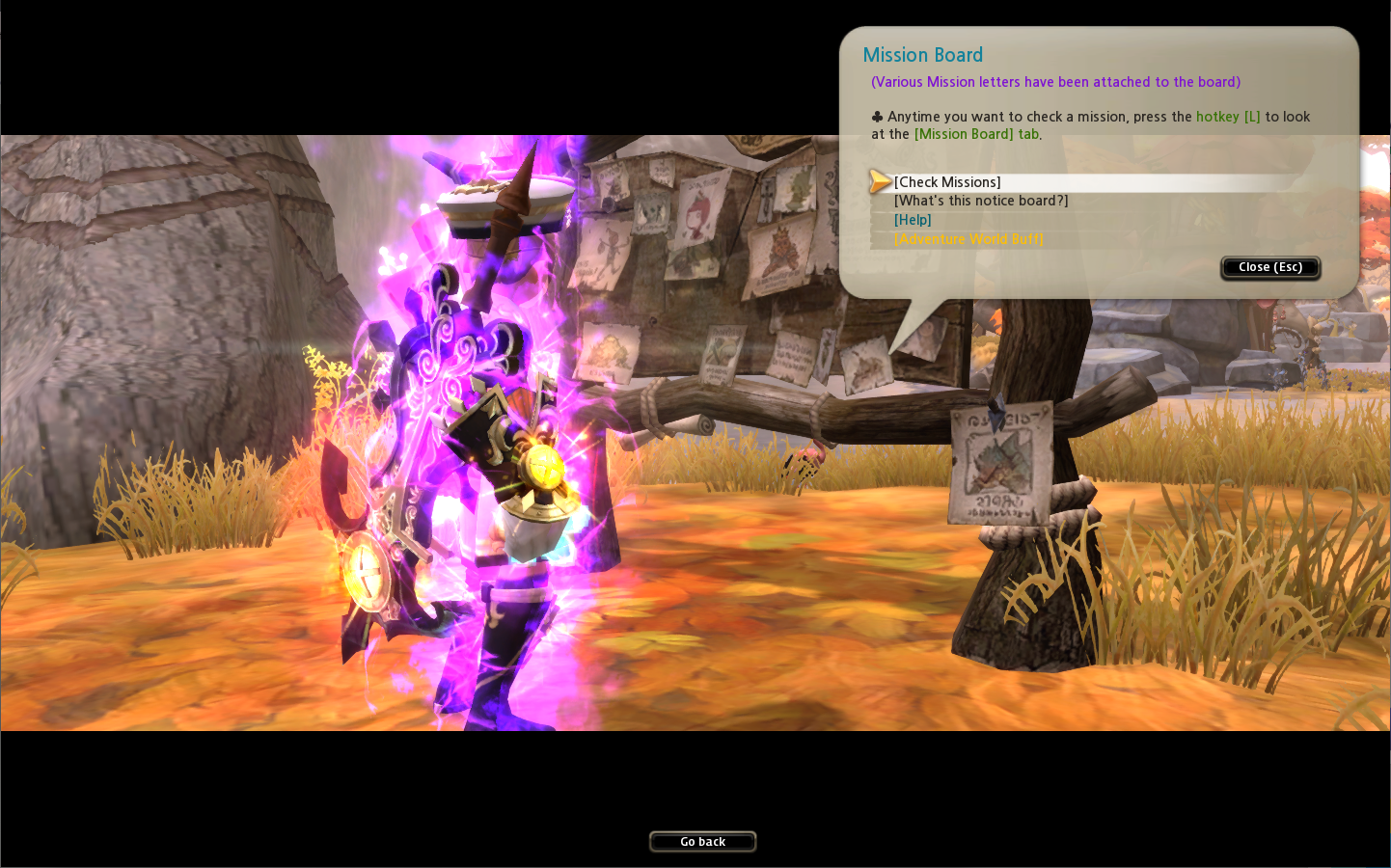Open the [Help] dialogue option
The image size is (1391, 868).
[913, 220]
